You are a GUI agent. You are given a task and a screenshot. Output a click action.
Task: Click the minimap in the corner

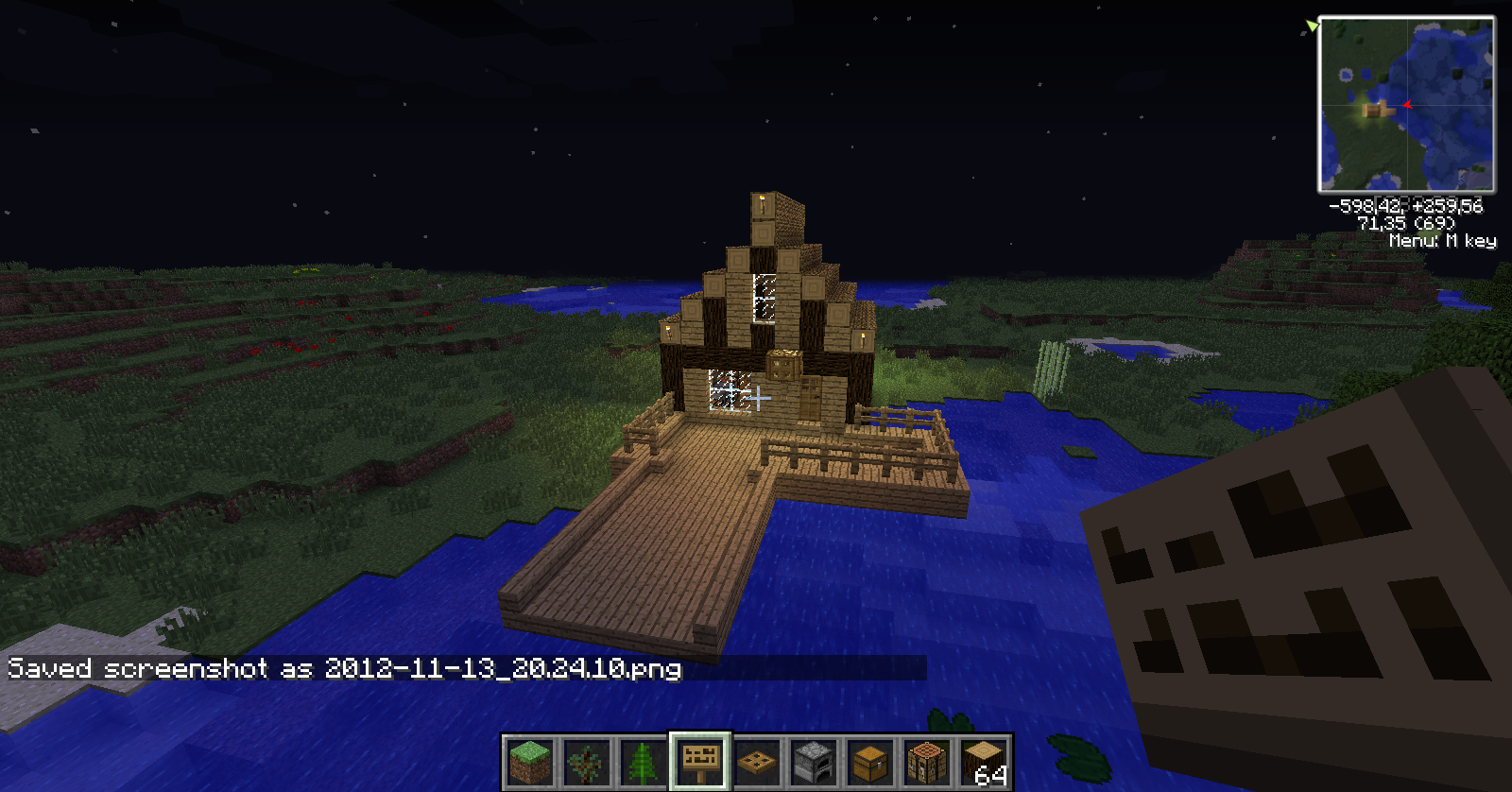tap(1406, 104)
